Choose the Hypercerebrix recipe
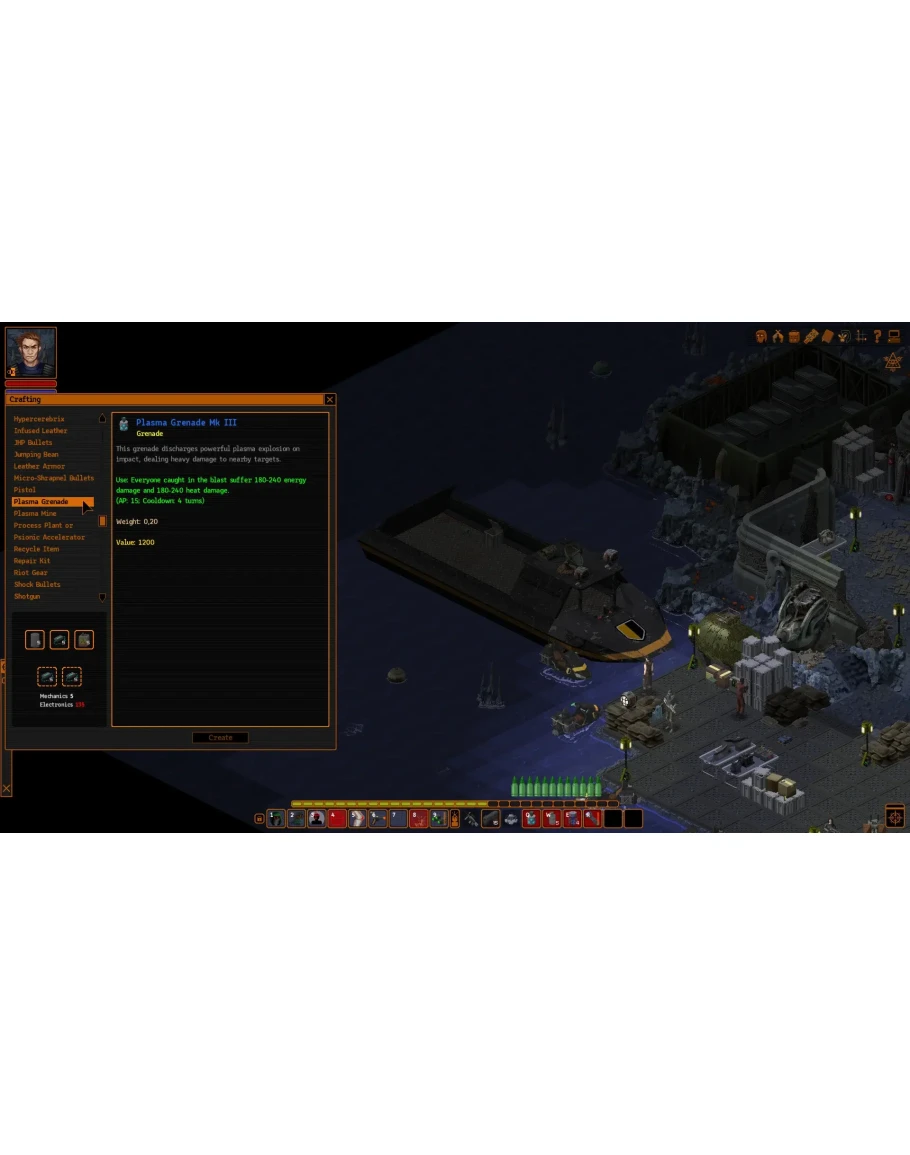Image resolution: width=910 pixels, height=1155 pixels. click(39, 419)
